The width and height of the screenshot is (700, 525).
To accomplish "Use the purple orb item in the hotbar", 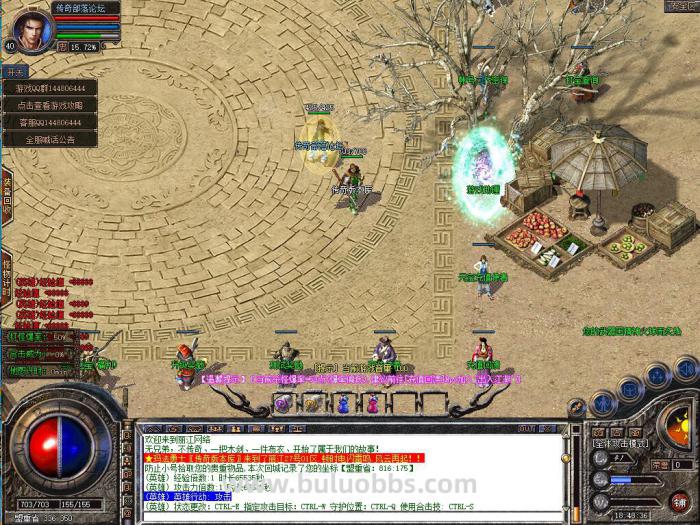I will coord(283,403).
